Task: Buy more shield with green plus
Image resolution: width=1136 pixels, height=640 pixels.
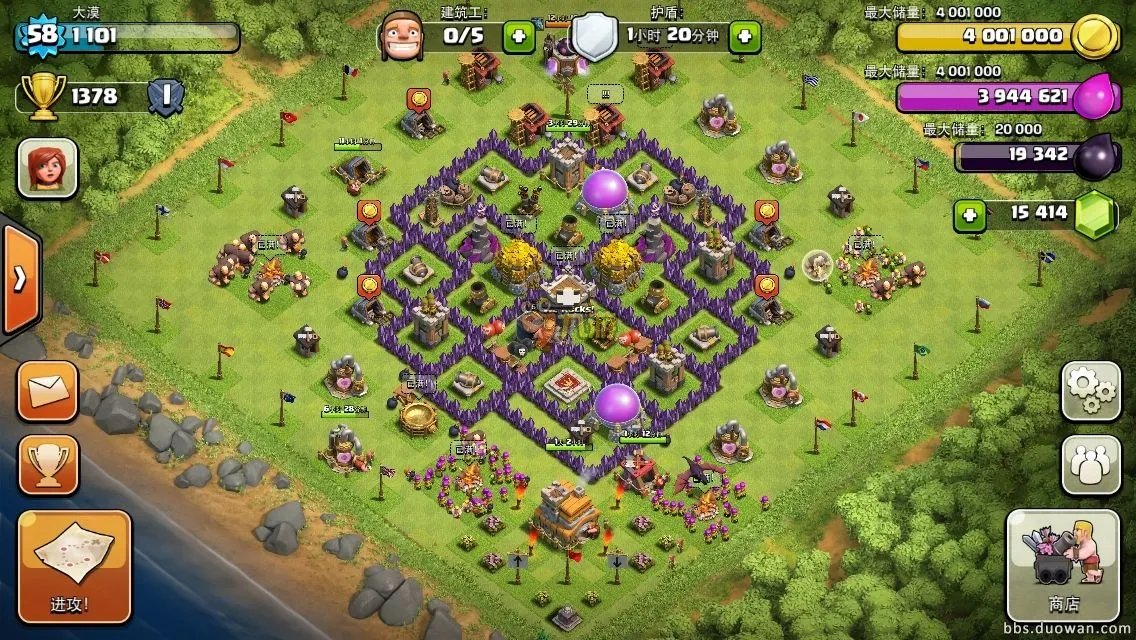Action: (744, 37)
